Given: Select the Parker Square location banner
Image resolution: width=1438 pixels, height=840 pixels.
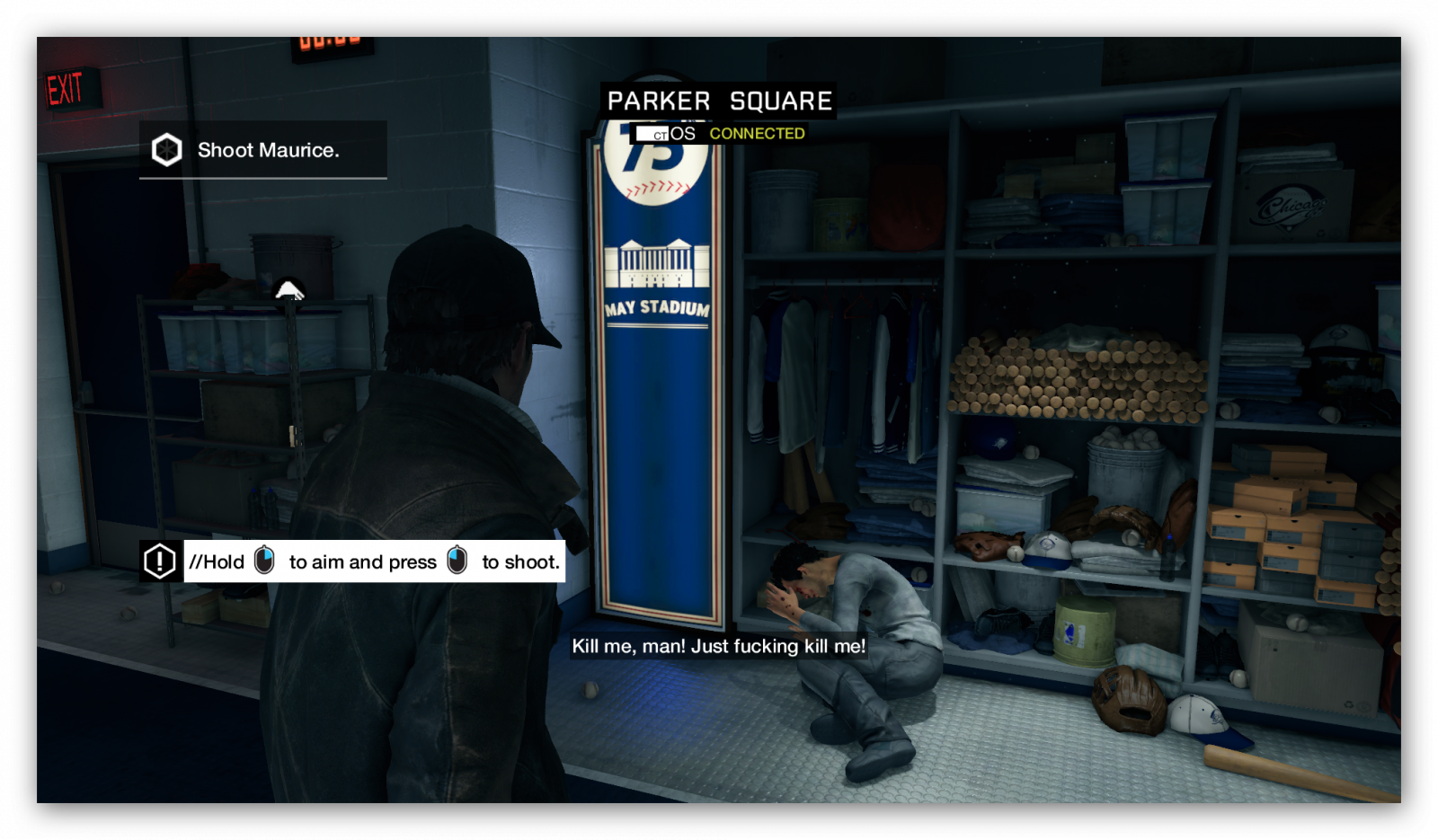Looking at the screenshot, I should pos(719,101).
